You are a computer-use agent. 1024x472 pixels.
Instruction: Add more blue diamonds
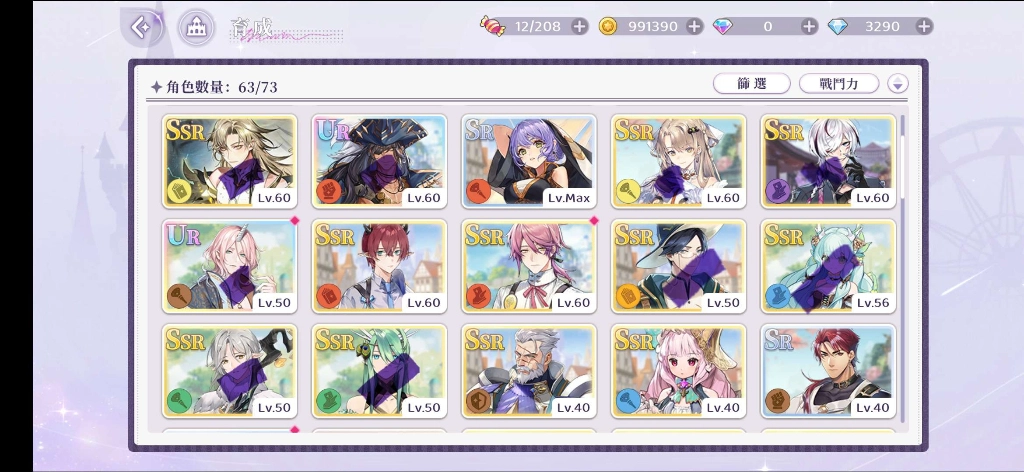[923, 27]
